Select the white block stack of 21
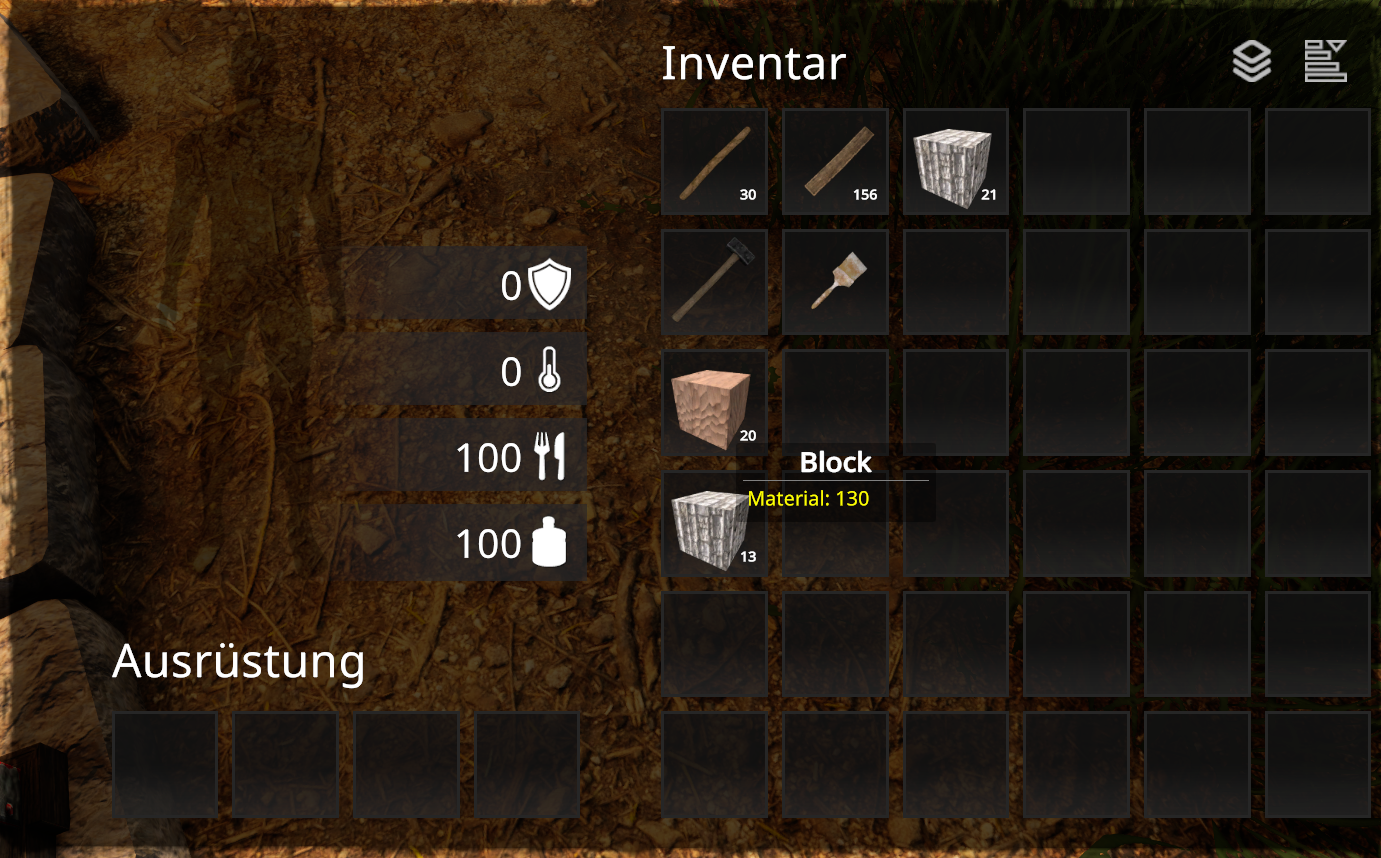Viewport: 1381px width, 858px height. pyautogui.click(x=955, y=162)
